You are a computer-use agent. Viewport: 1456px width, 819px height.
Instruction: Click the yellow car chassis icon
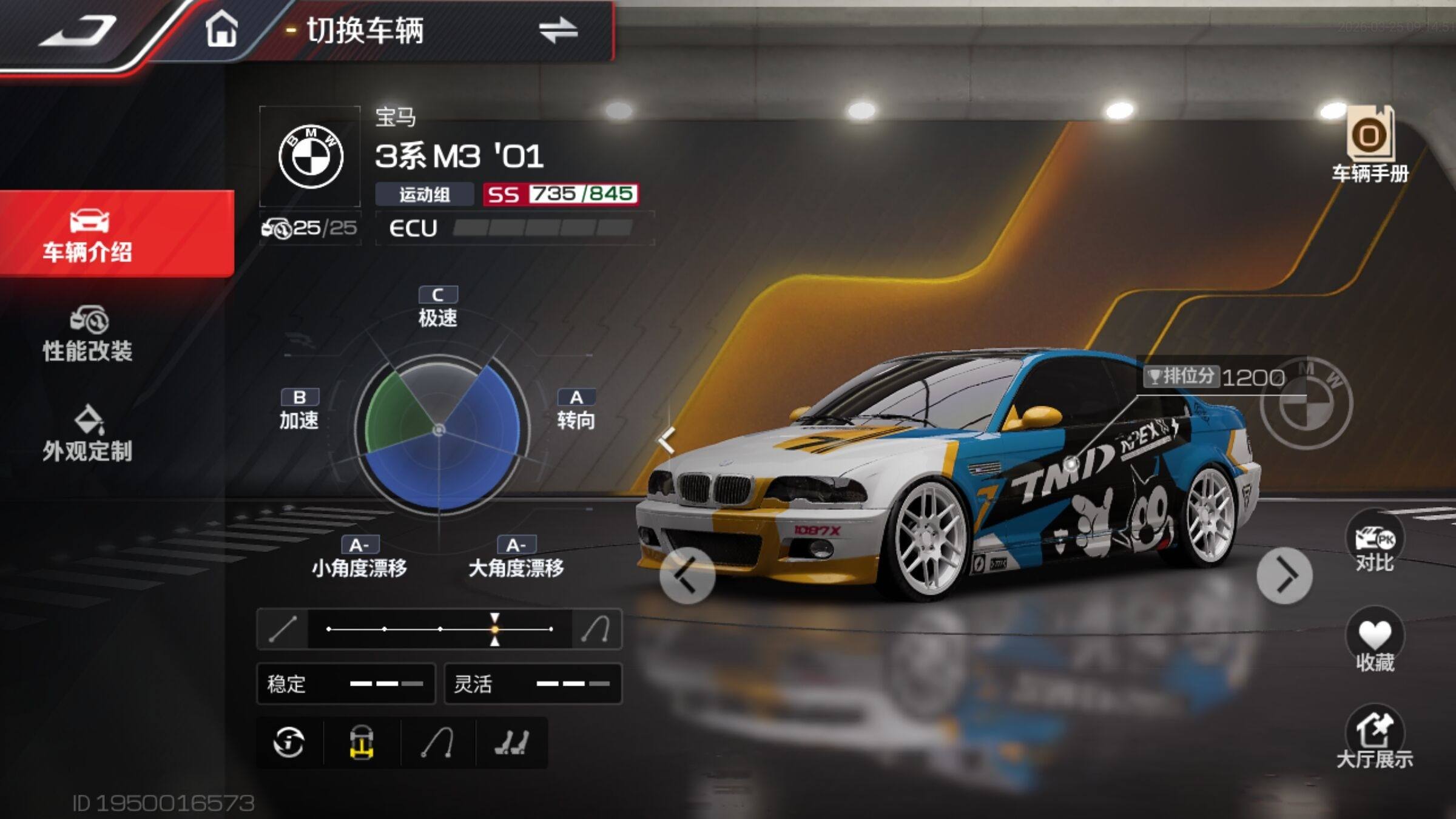(x=362, y=743)
